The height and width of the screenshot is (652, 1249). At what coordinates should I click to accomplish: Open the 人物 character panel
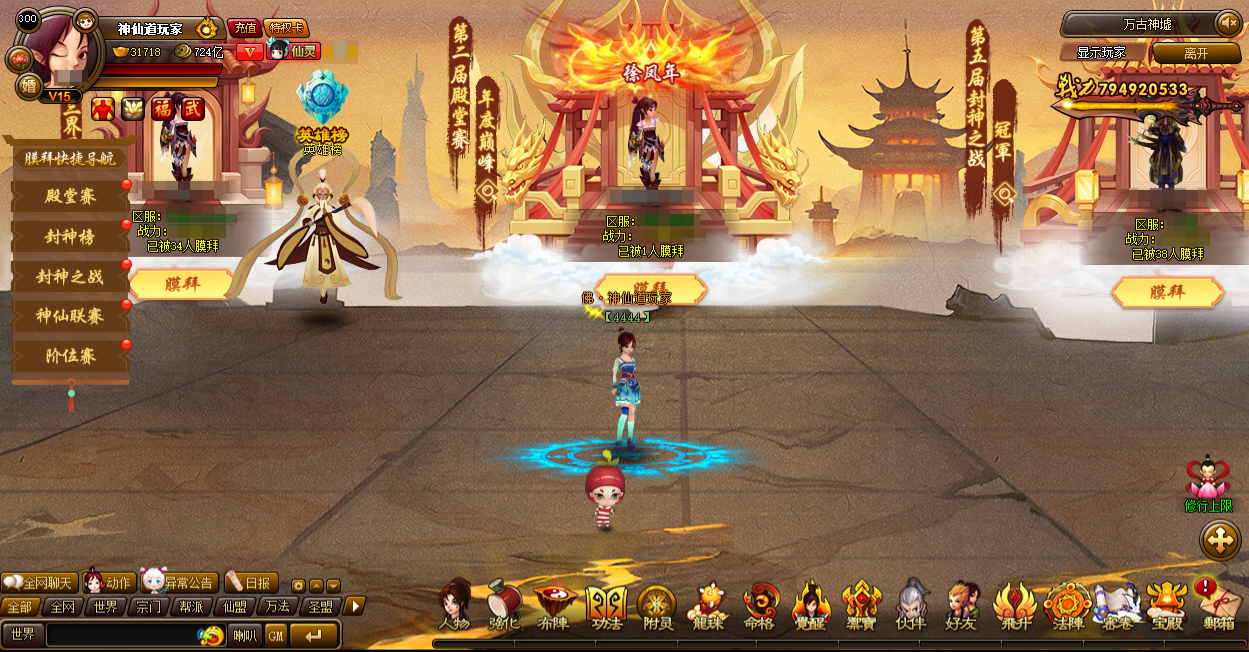(454, 606)
